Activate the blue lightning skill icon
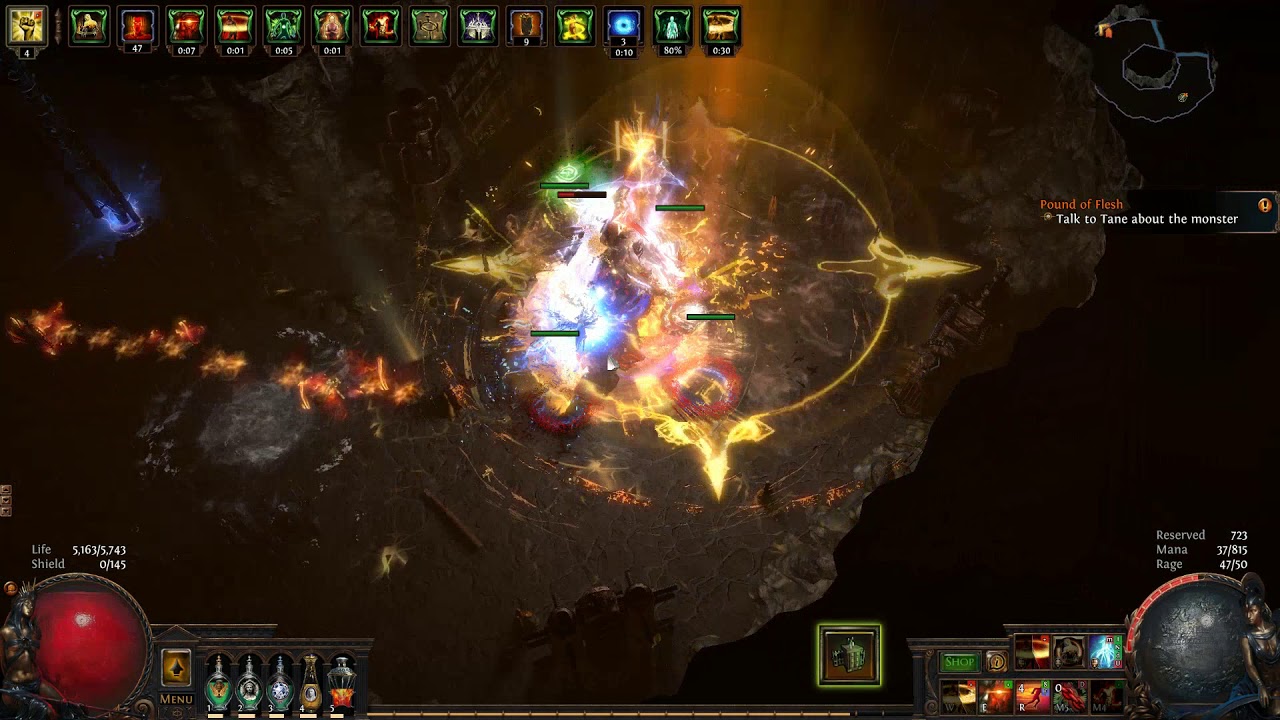This screenshot has height=720, width=1280. (1105, 652)
